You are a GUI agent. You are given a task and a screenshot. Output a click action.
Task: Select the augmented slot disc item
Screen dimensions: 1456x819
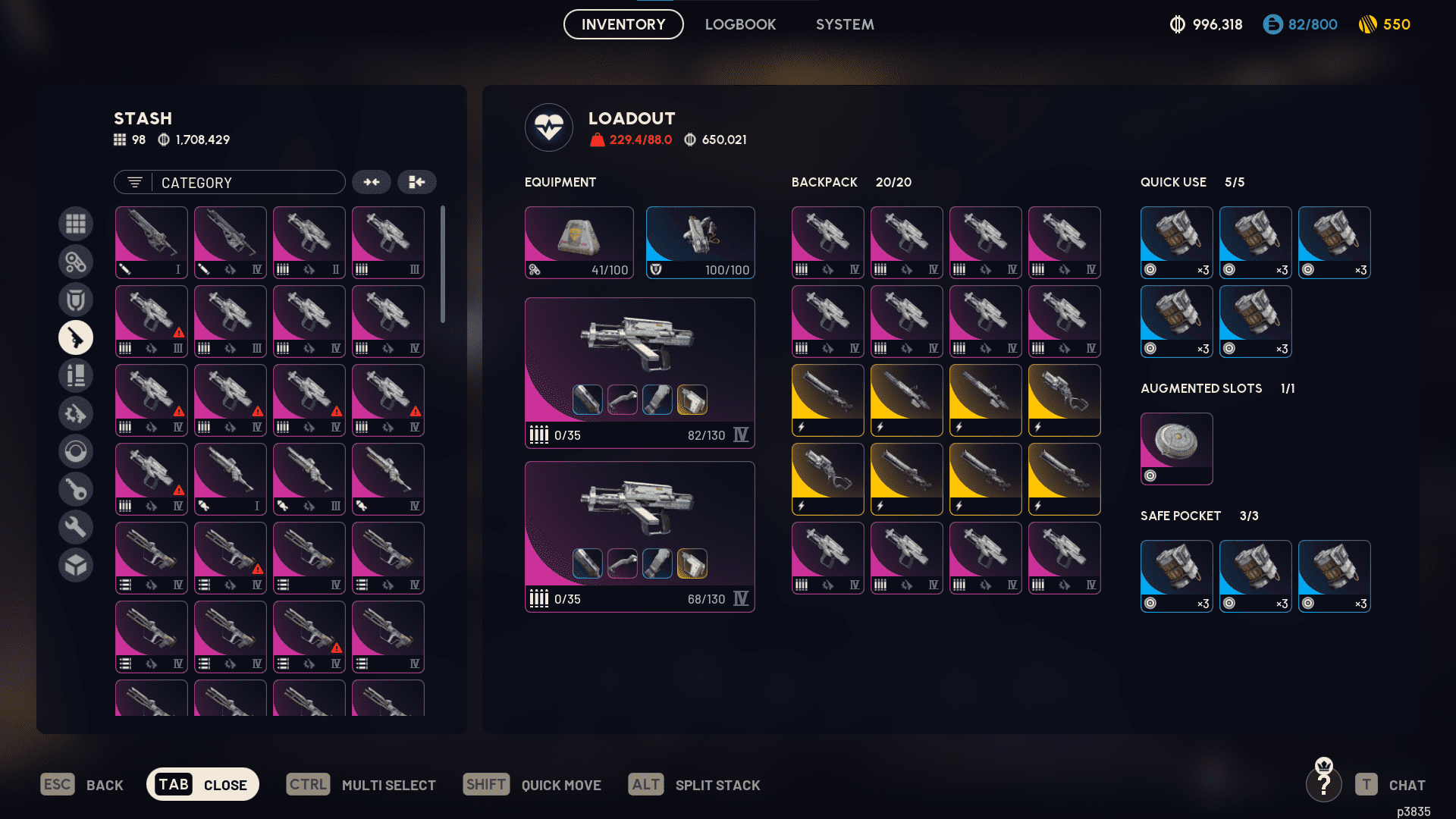tap(1176, 448)
